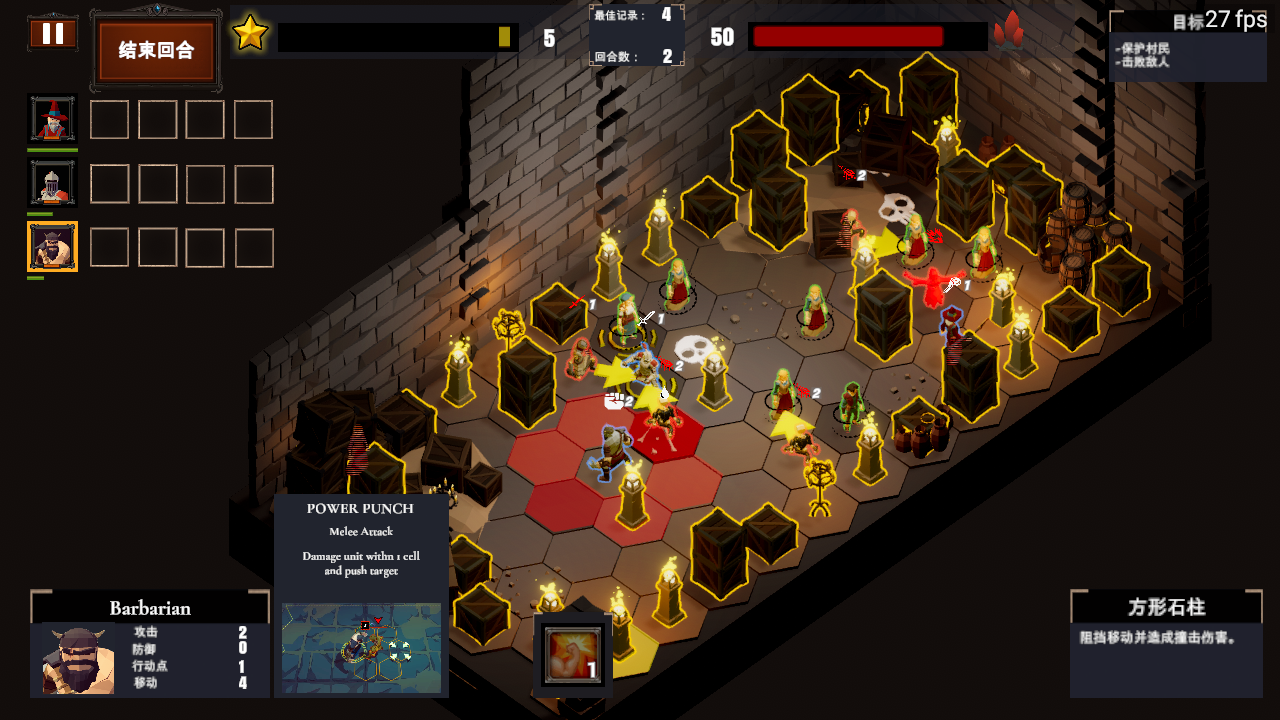Image resolution: width=1280 pixels, height=720 pixels.
Task: Click the Barbarian stats portrait panel
Action: (78, 660)
